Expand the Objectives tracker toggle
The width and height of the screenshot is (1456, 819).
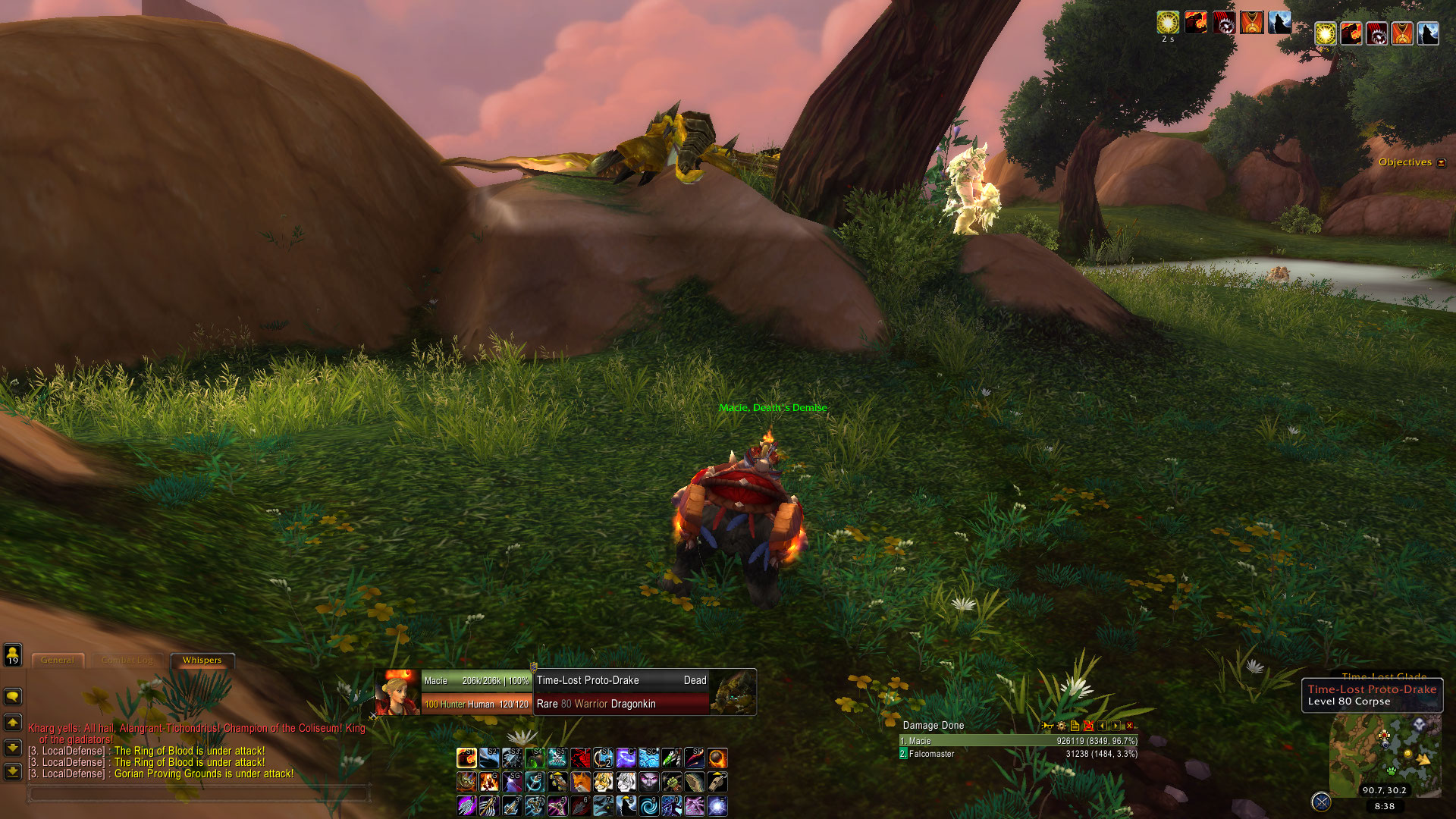pos(1442,162)
